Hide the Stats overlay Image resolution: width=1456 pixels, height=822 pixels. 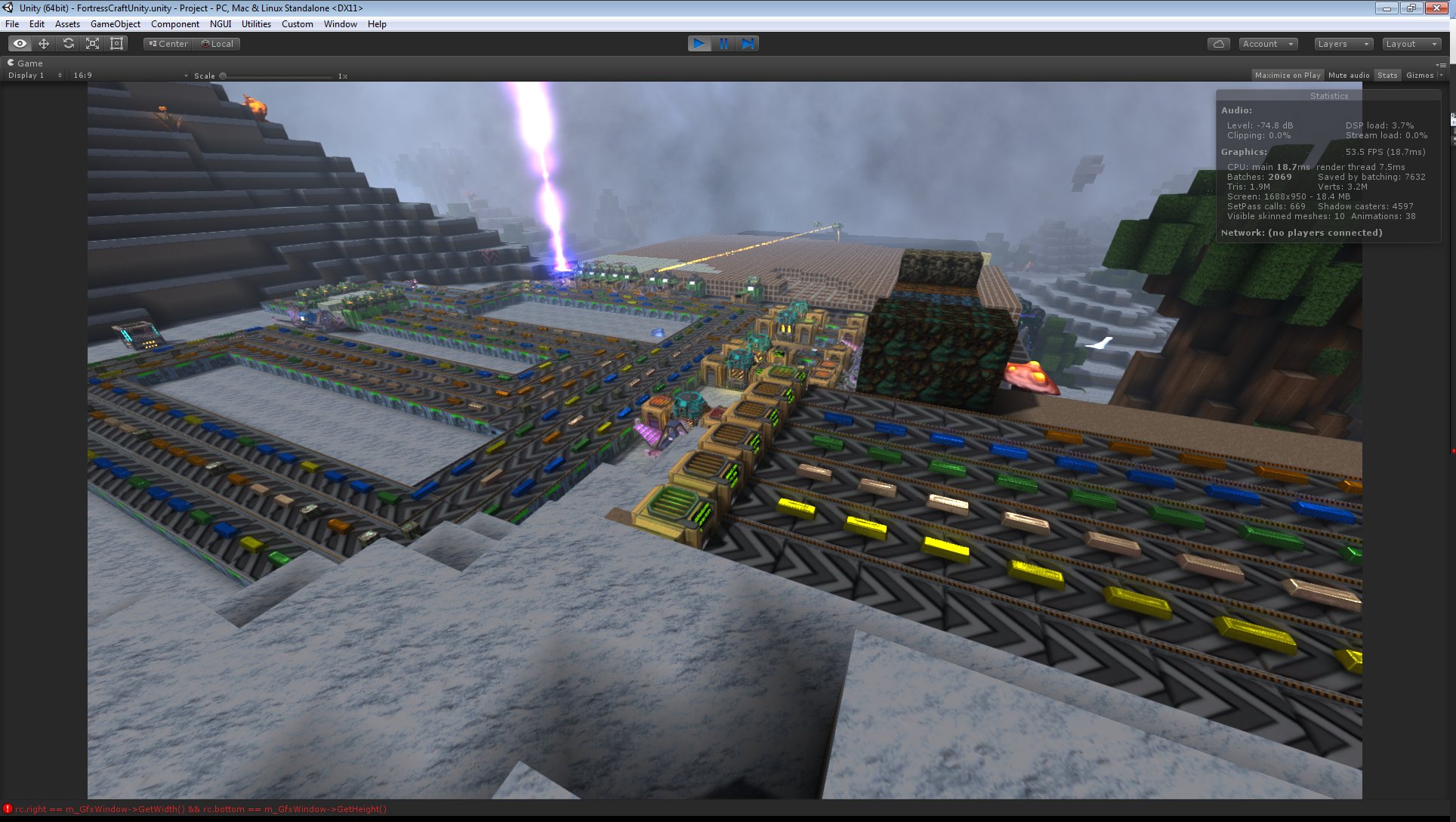pos(1387,75)
